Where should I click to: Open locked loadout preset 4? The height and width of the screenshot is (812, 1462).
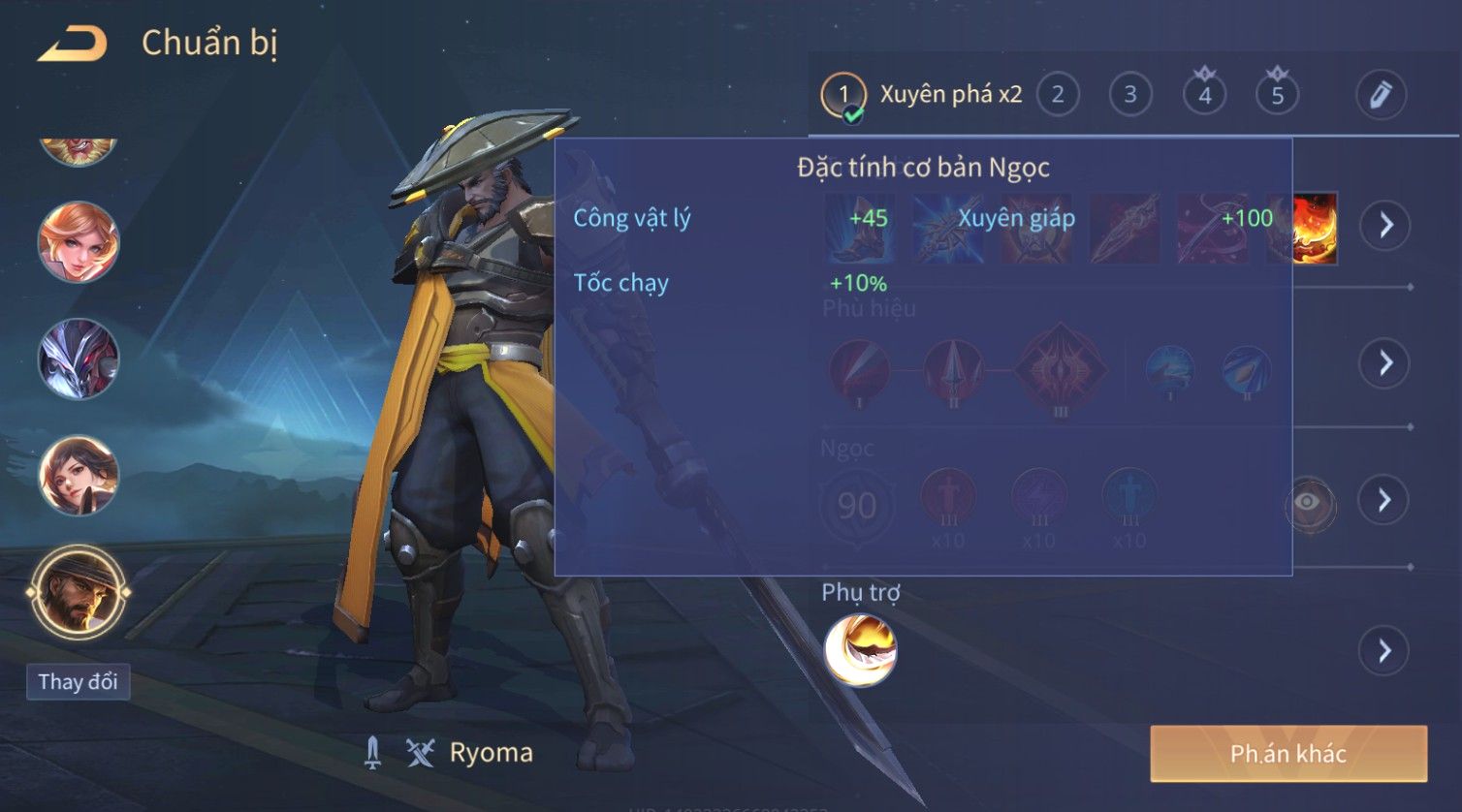click(1204, 95)
